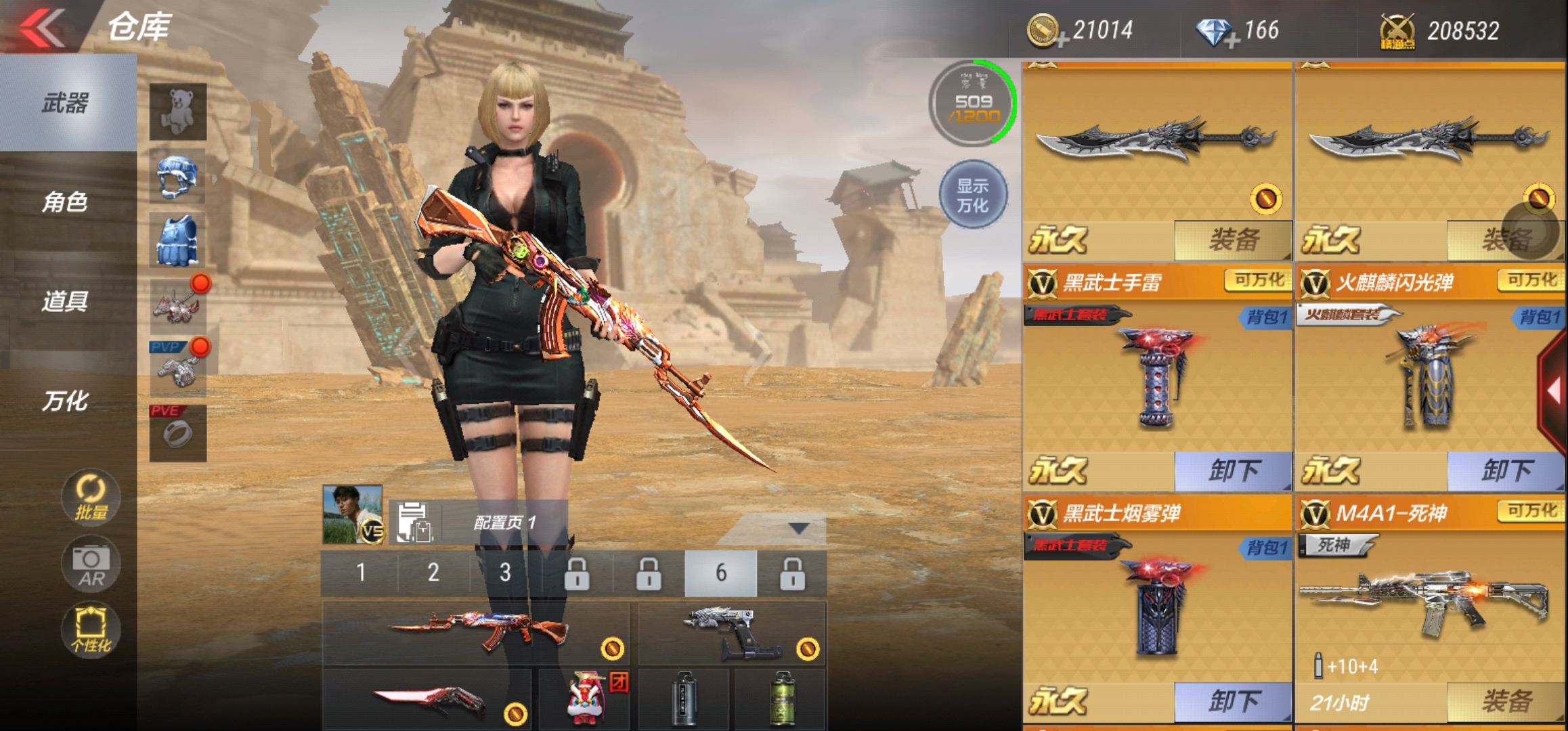This screenshot has height=731, width=1568.
Task: Add more diamonds with the plus icon
Action: pos(1234,42)
